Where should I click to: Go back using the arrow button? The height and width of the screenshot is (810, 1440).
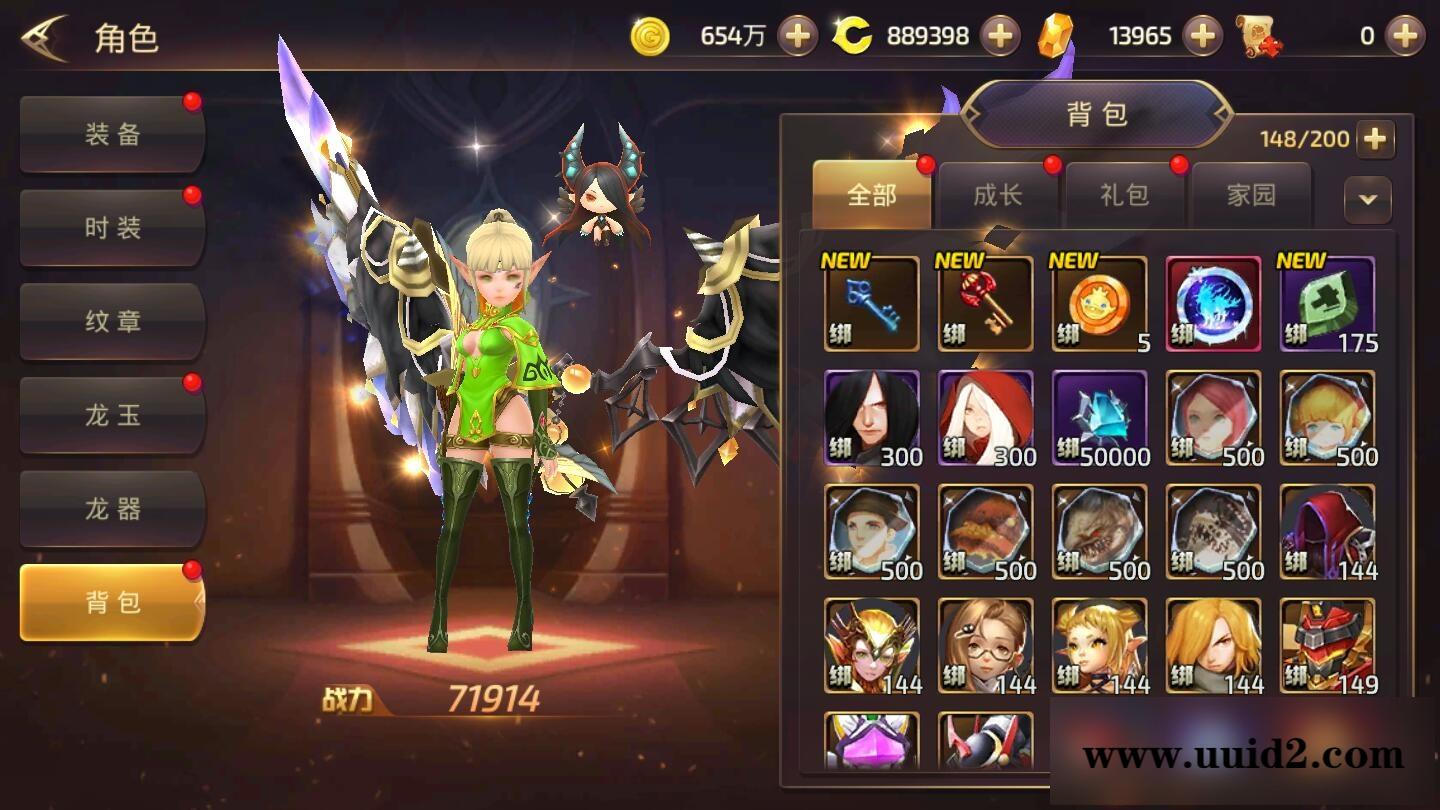click(44, 38)
